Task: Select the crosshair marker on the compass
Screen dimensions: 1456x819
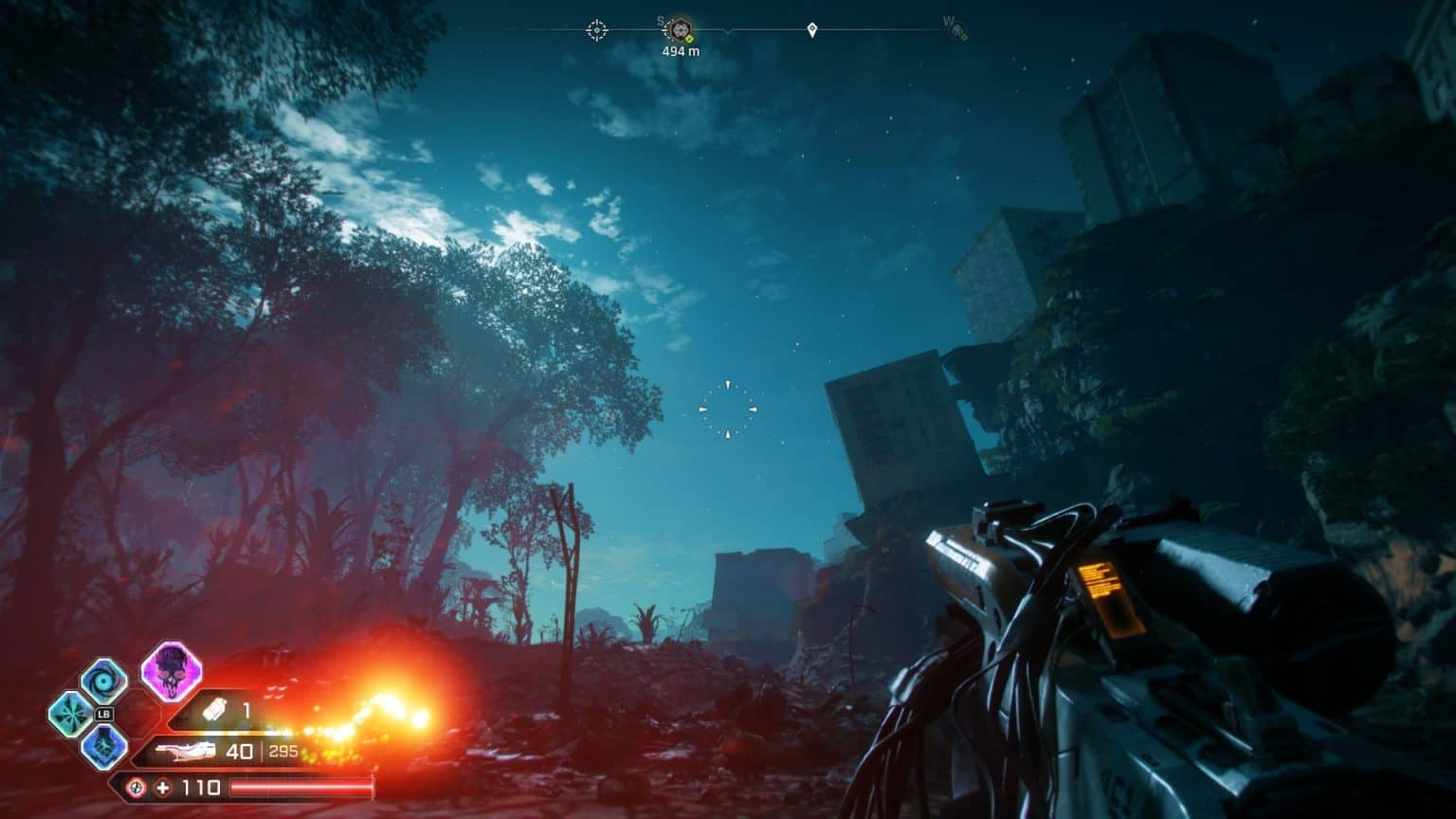Action: (x=596, y=30)
